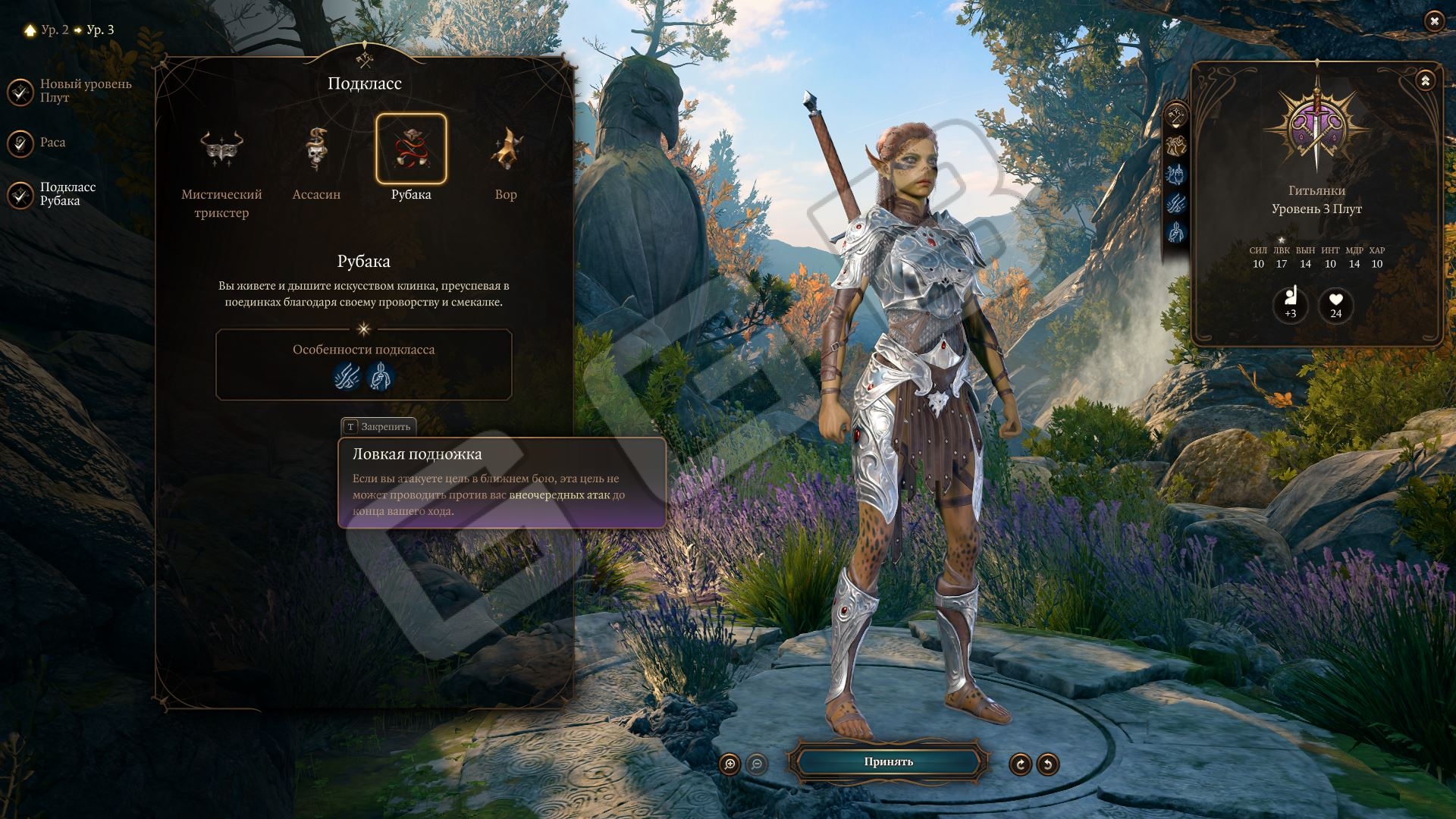Screen dimensions: 1456x819
Task: Close the level-up screen
Action: [x=1433, y=21]
